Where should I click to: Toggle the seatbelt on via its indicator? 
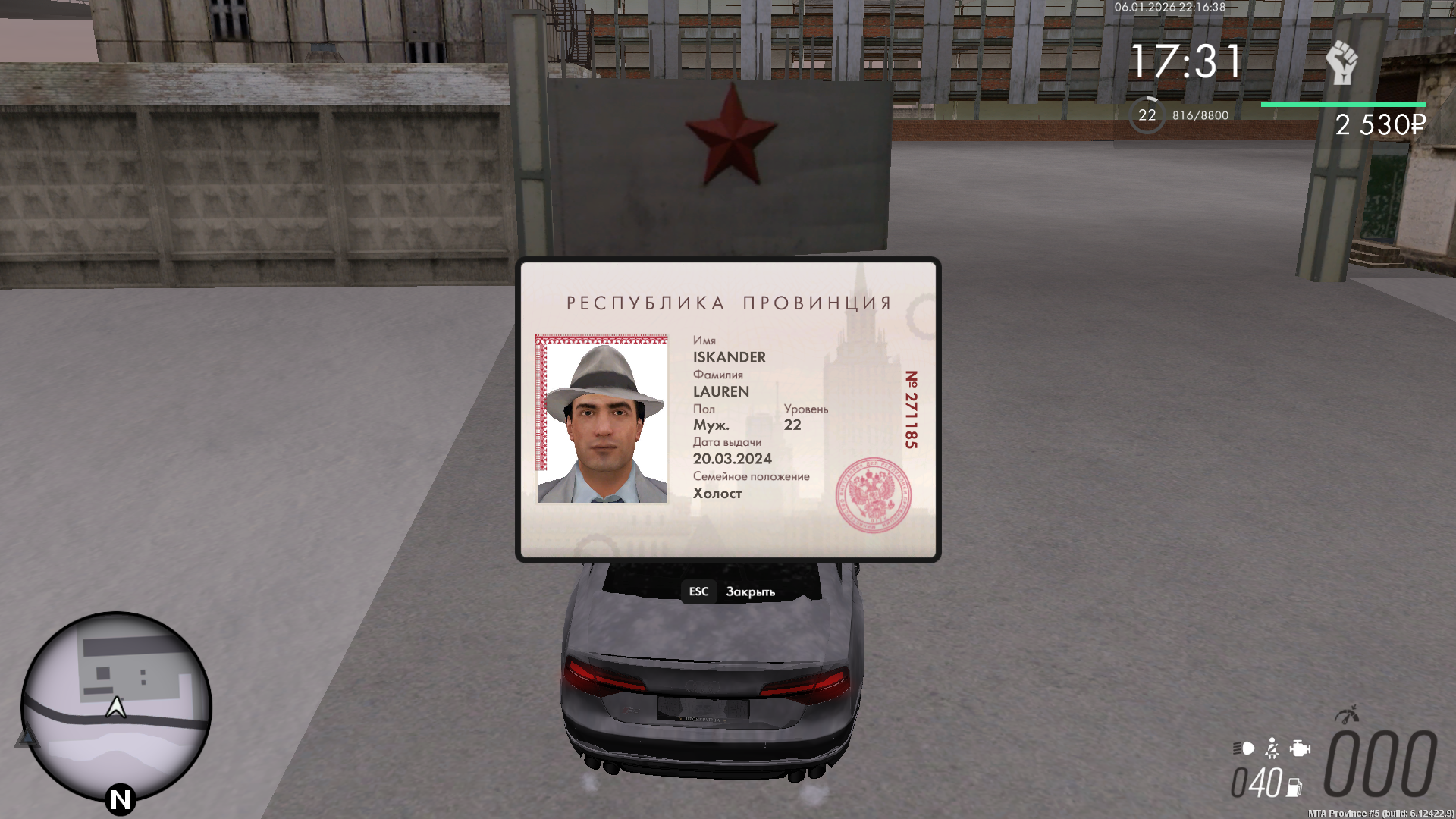tap(1272, 749)
